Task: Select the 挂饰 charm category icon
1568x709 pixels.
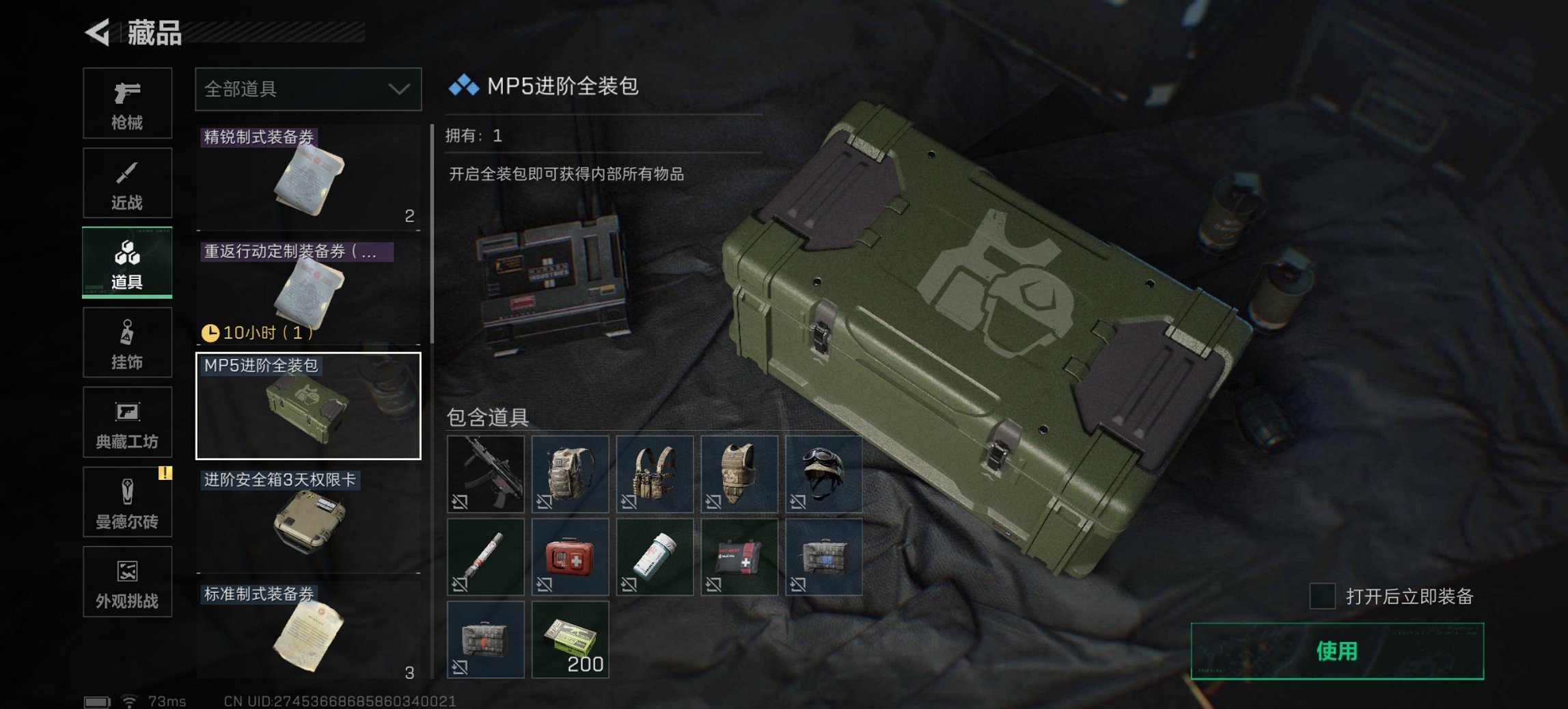Action: coord(127,342)
